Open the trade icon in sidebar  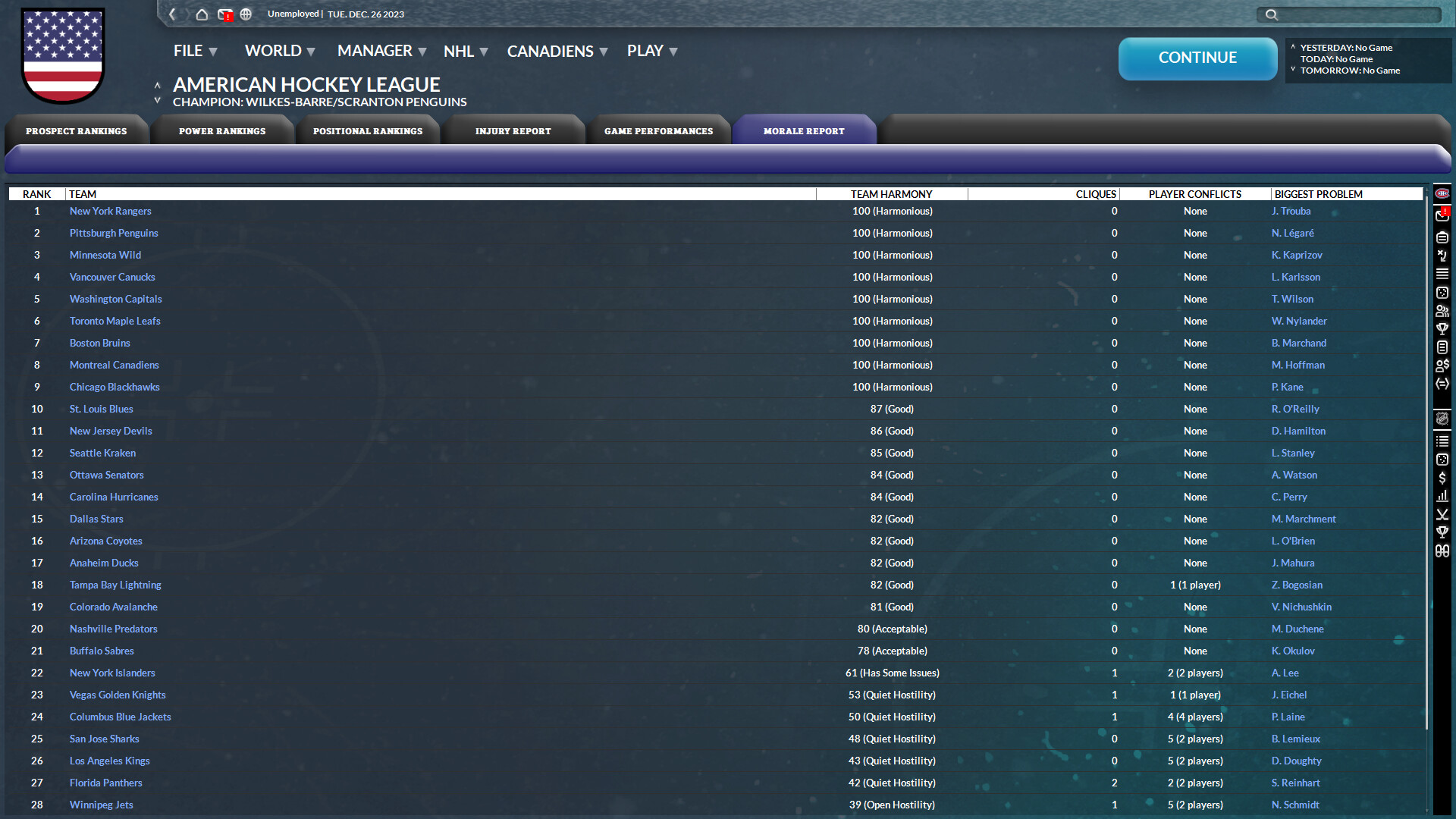pyautogui.click(x=1442, y=384)
